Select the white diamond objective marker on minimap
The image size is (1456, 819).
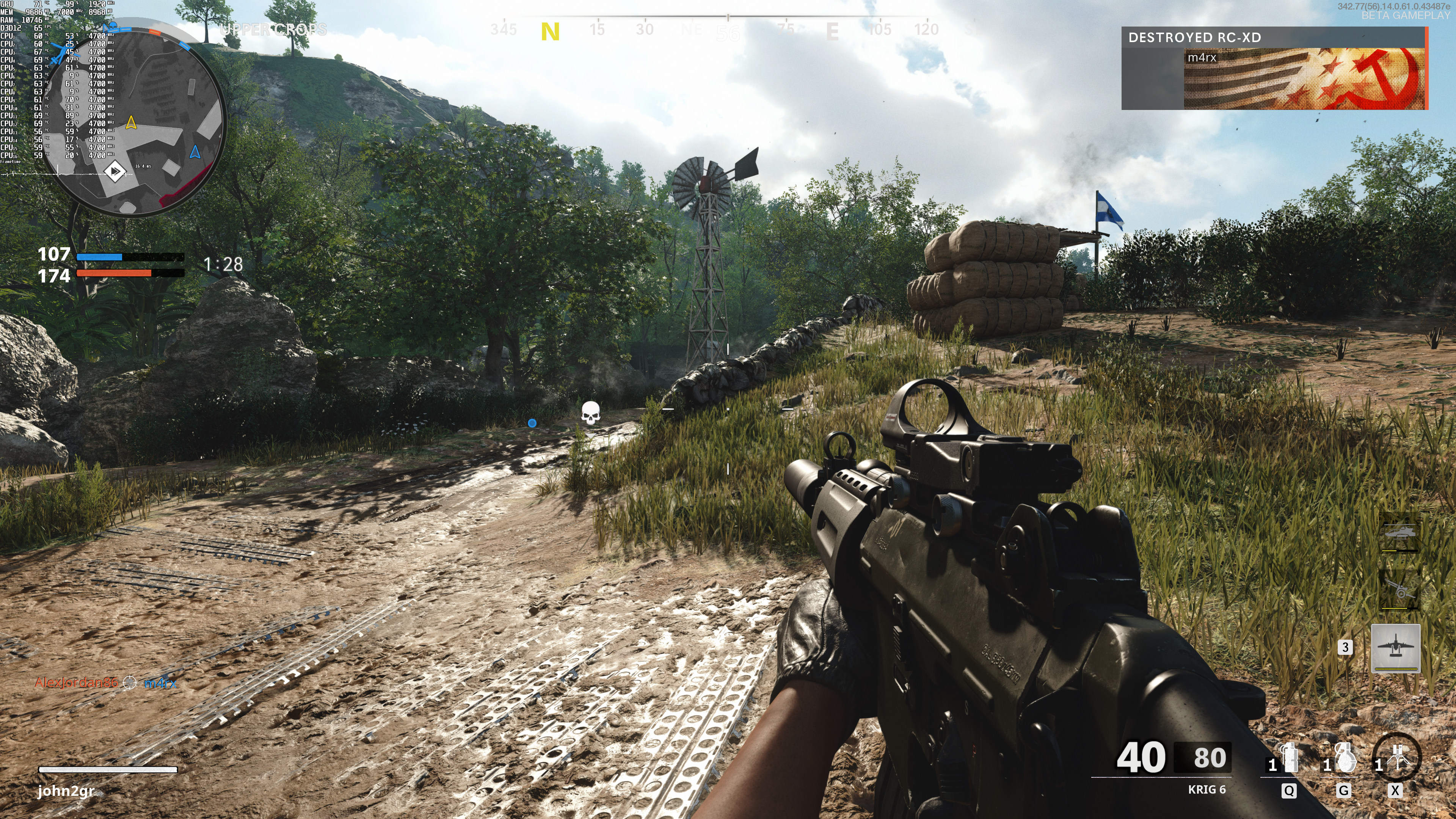point(115,171)
